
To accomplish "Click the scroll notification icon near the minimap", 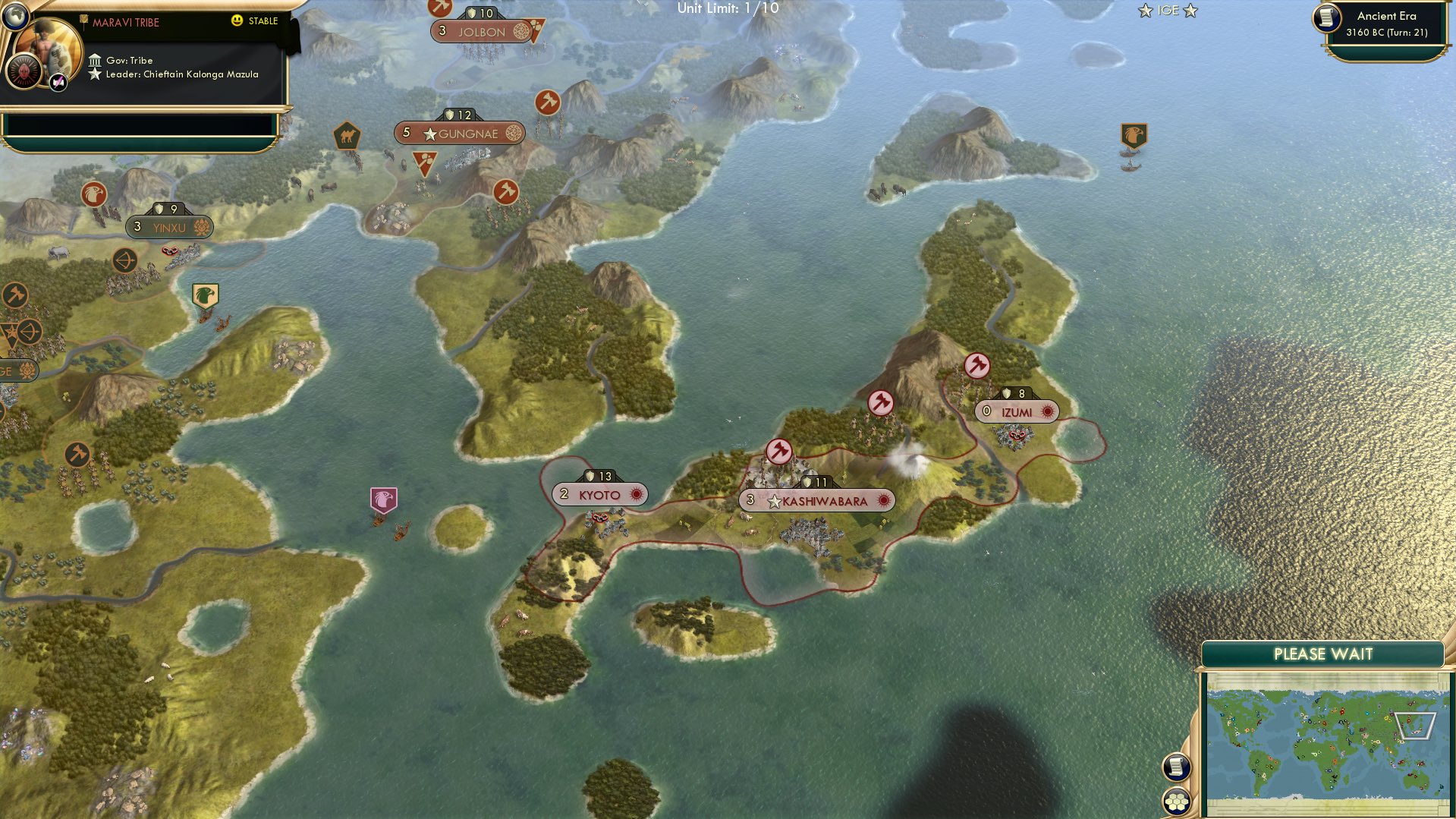I will pyautogui.click(x=1176, y=766).
